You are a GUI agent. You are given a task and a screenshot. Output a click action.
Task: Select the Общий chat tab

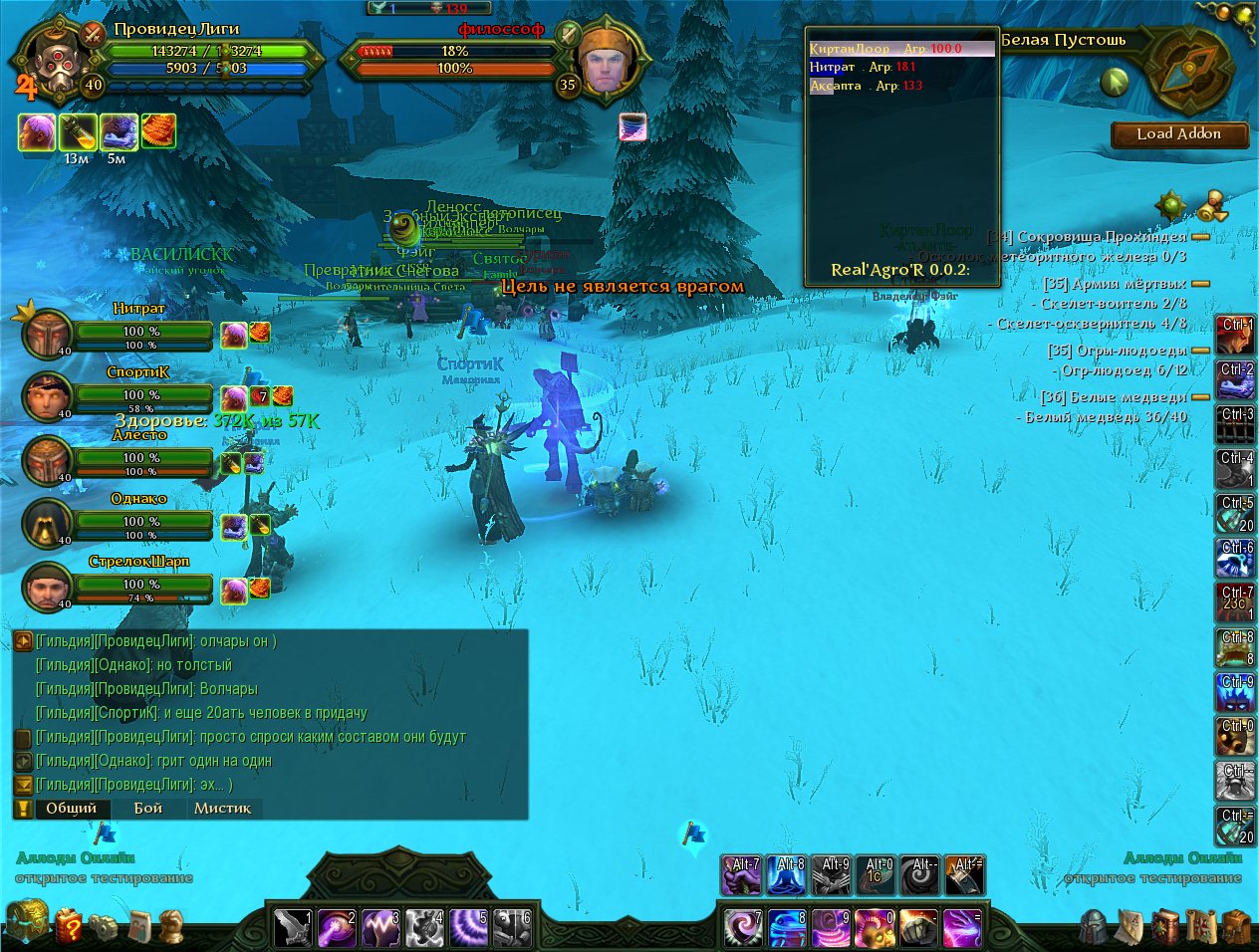71,809
